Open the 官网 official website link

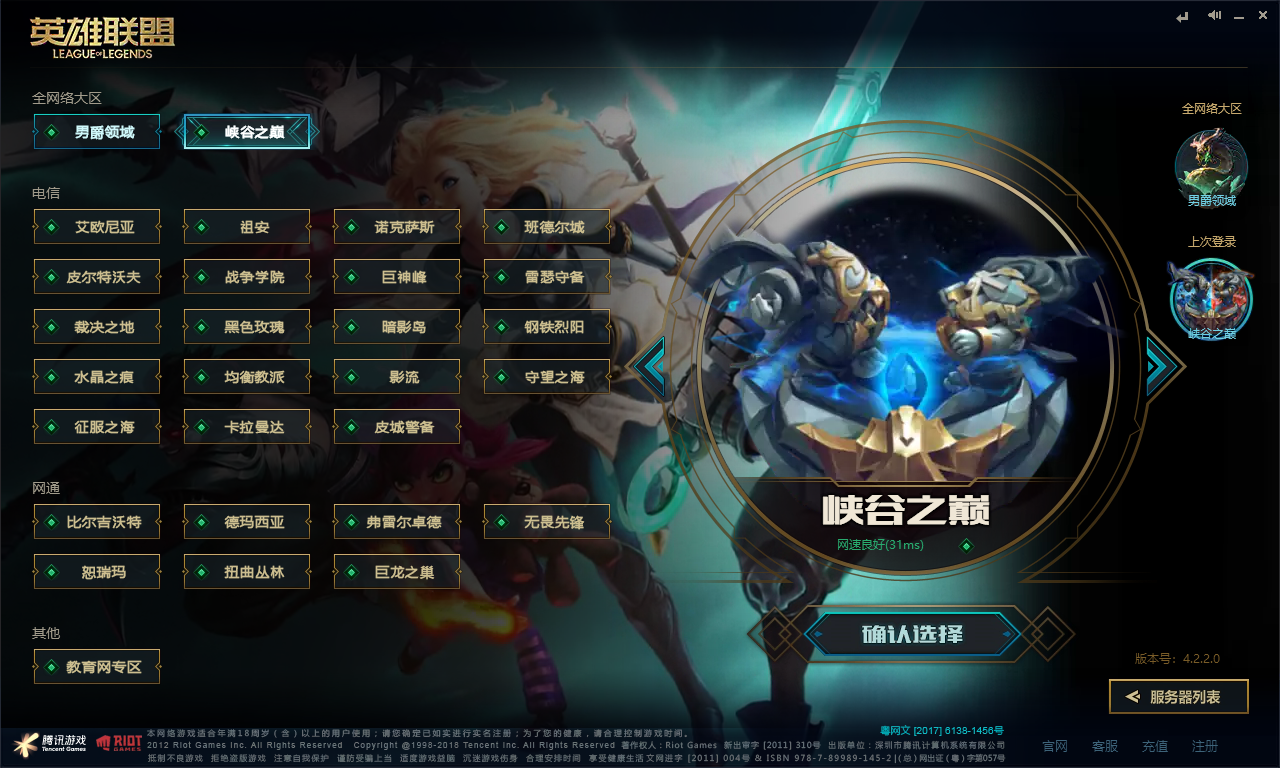(x=1054, y=745)
